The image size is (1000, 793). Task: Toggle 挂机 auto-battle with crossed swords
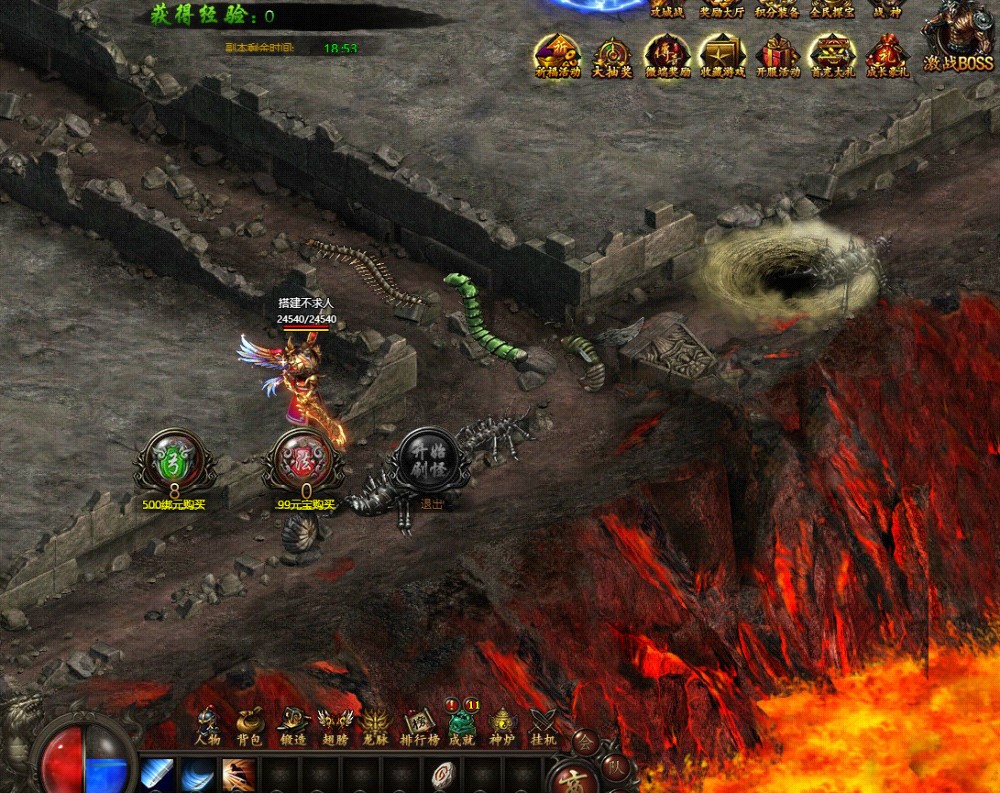tap(544, 724)
